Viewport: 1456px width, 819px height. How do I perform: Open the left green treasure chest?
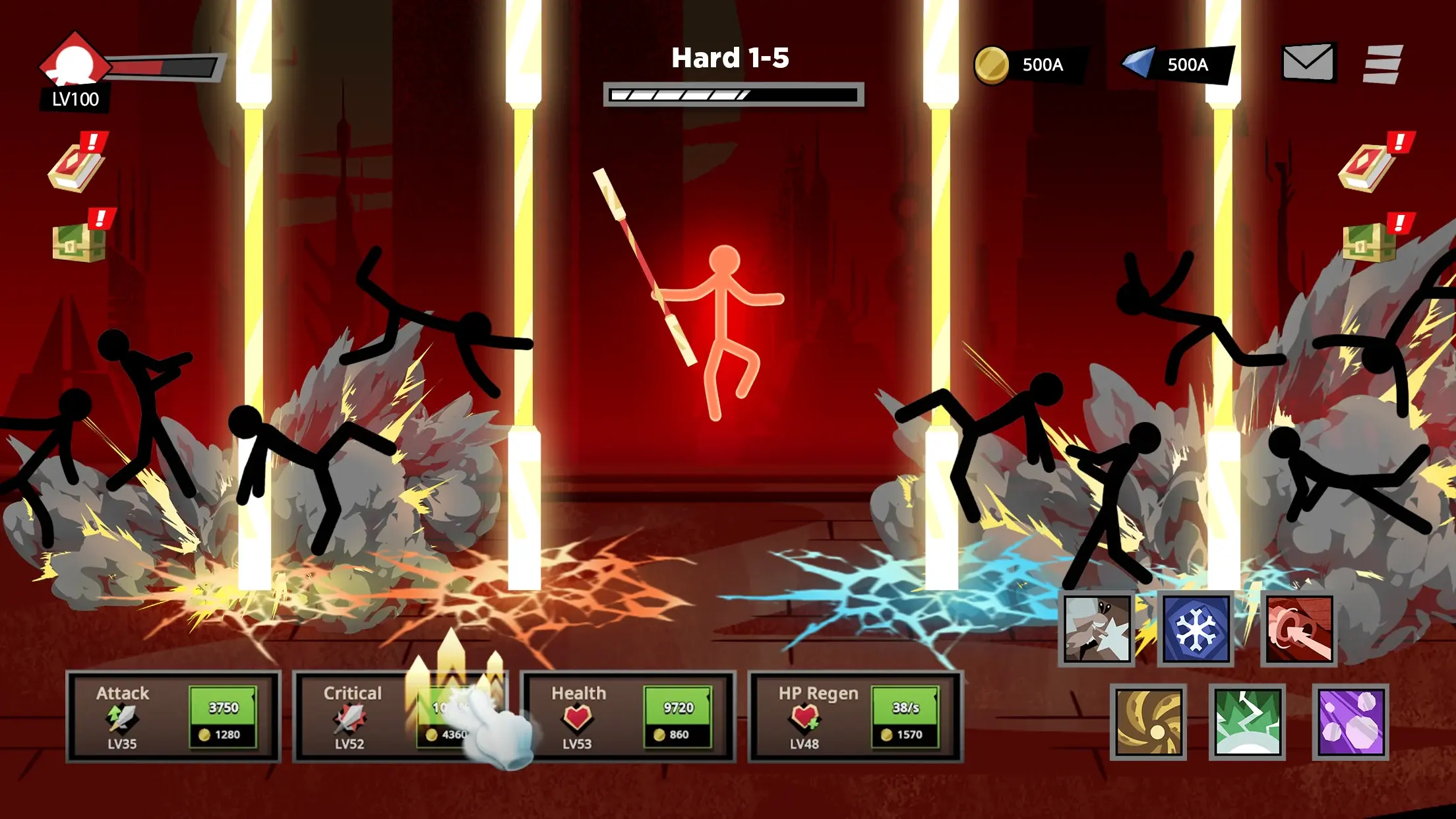(x=78, y=241)
